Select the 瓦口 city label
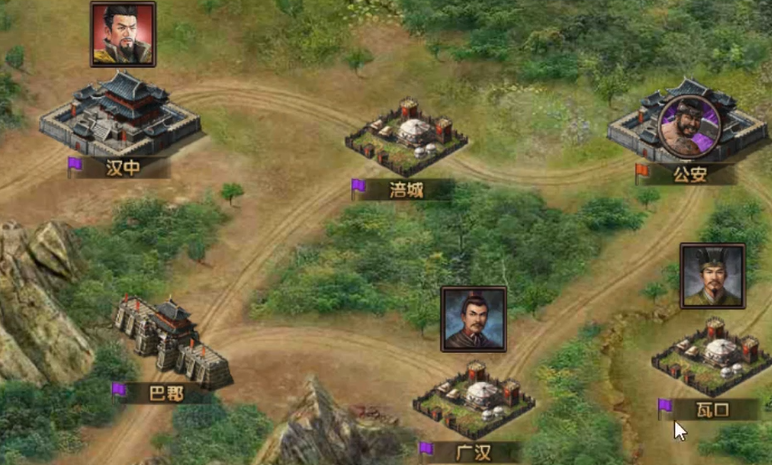 (x=714, y=409)
